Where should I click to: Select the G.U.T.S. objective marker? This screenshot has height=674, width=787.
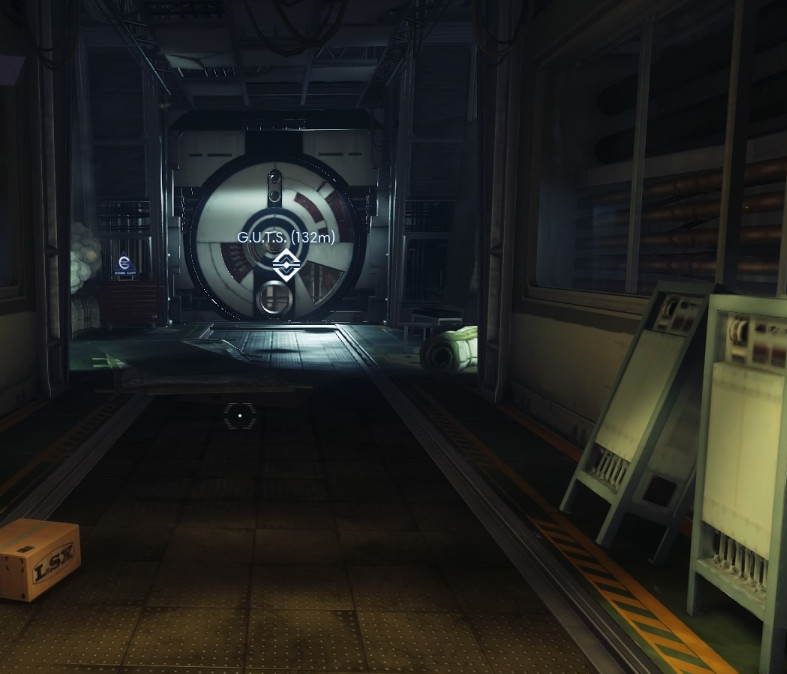click(284, 262)
